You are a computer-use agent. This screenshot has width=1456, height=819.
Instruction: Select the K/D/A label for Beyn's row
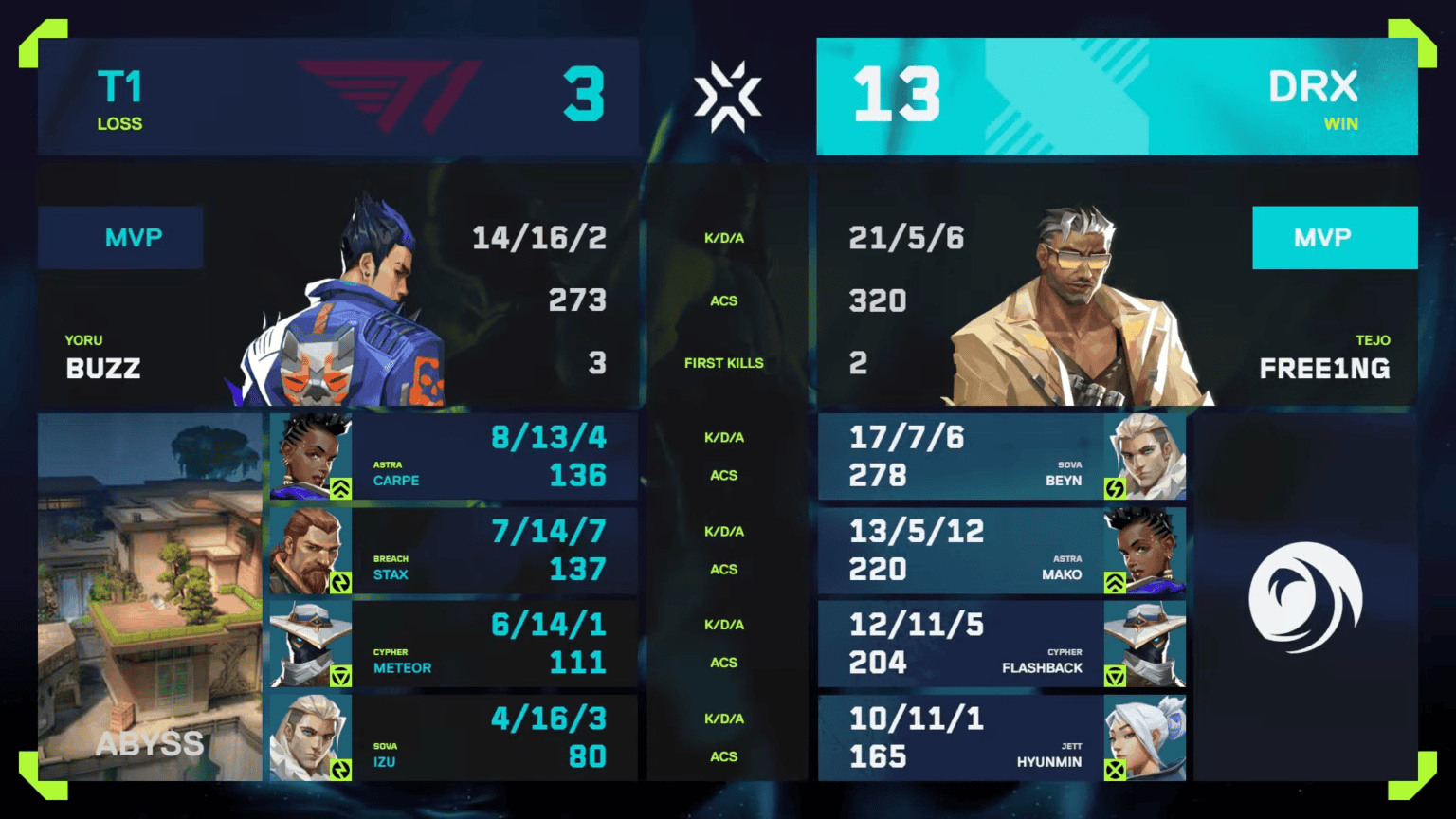(724, 437)
